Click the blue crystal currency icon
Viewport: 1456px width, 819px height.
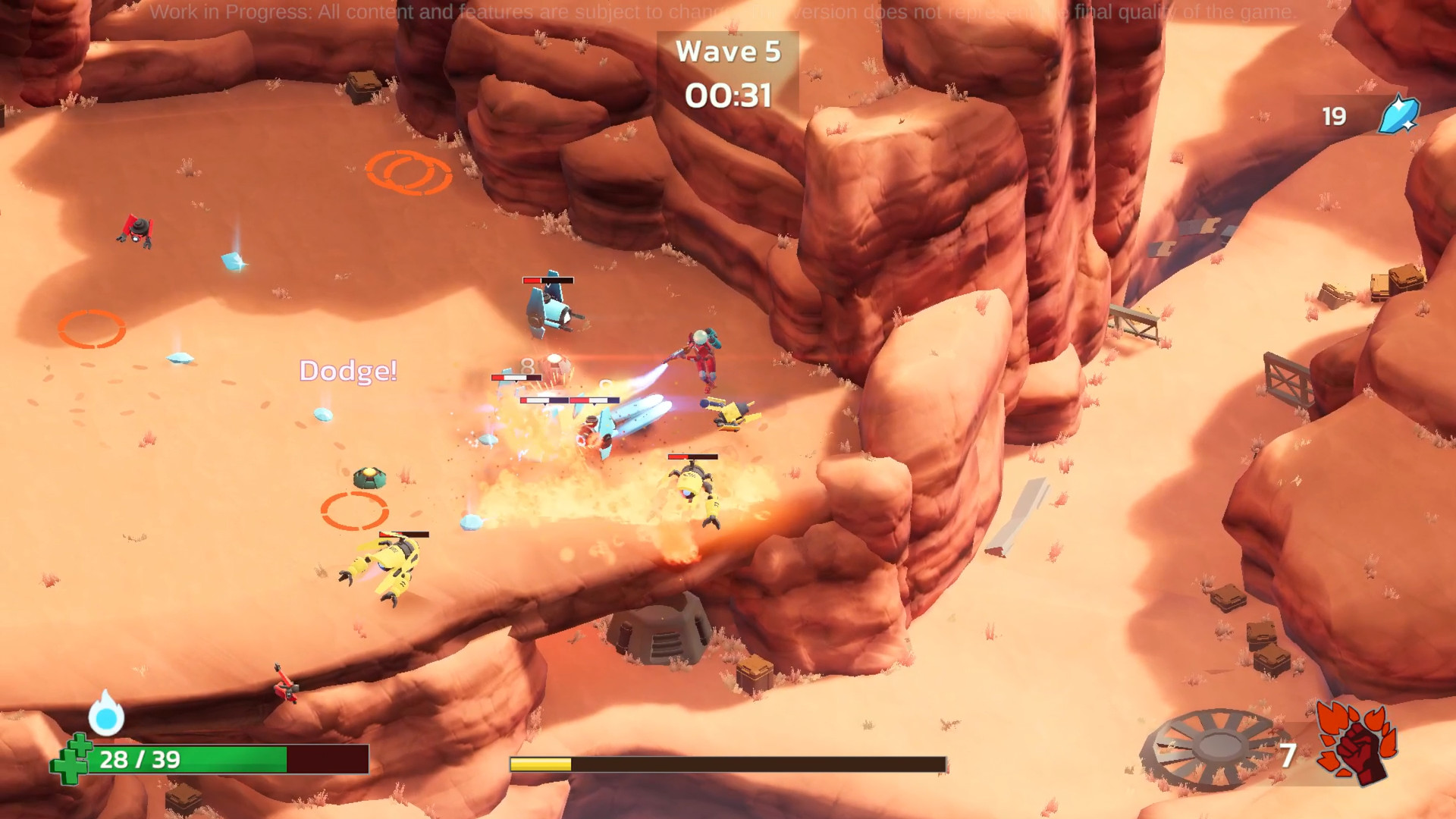point(1398,115)
